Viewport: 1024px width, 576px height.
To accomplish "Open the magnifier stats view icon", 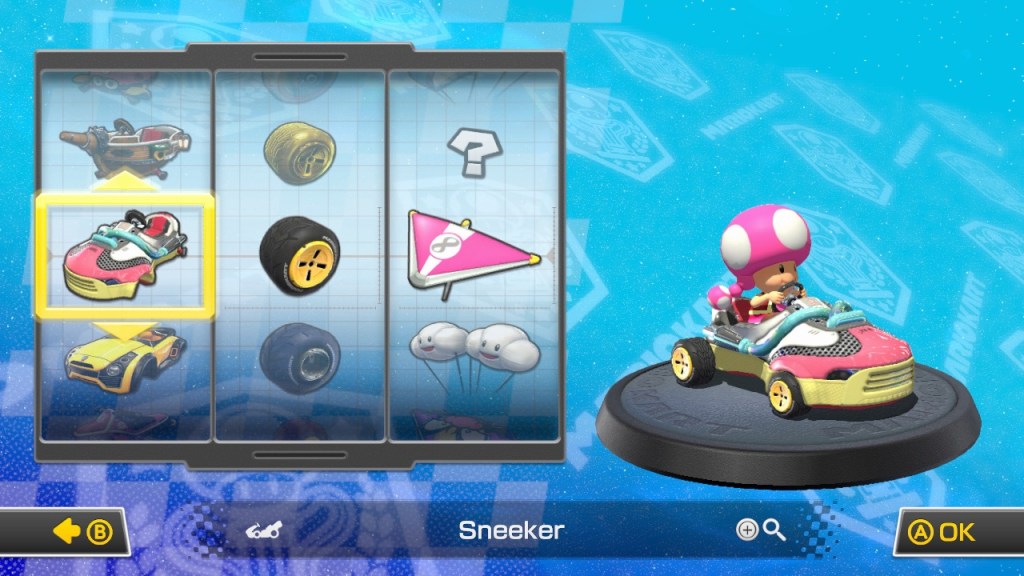I will [x=761, y=530].
